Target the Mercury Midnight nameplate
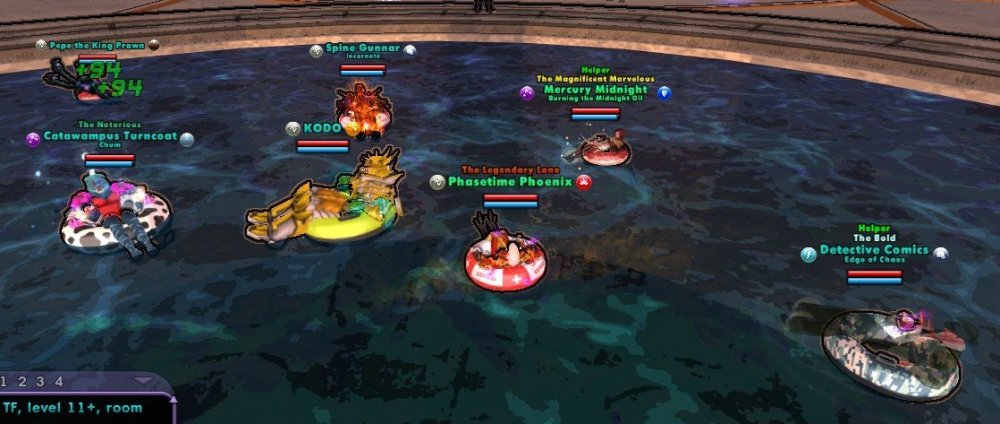The width and height of the screenshot is (1000, 424). (x=595, y=90)
